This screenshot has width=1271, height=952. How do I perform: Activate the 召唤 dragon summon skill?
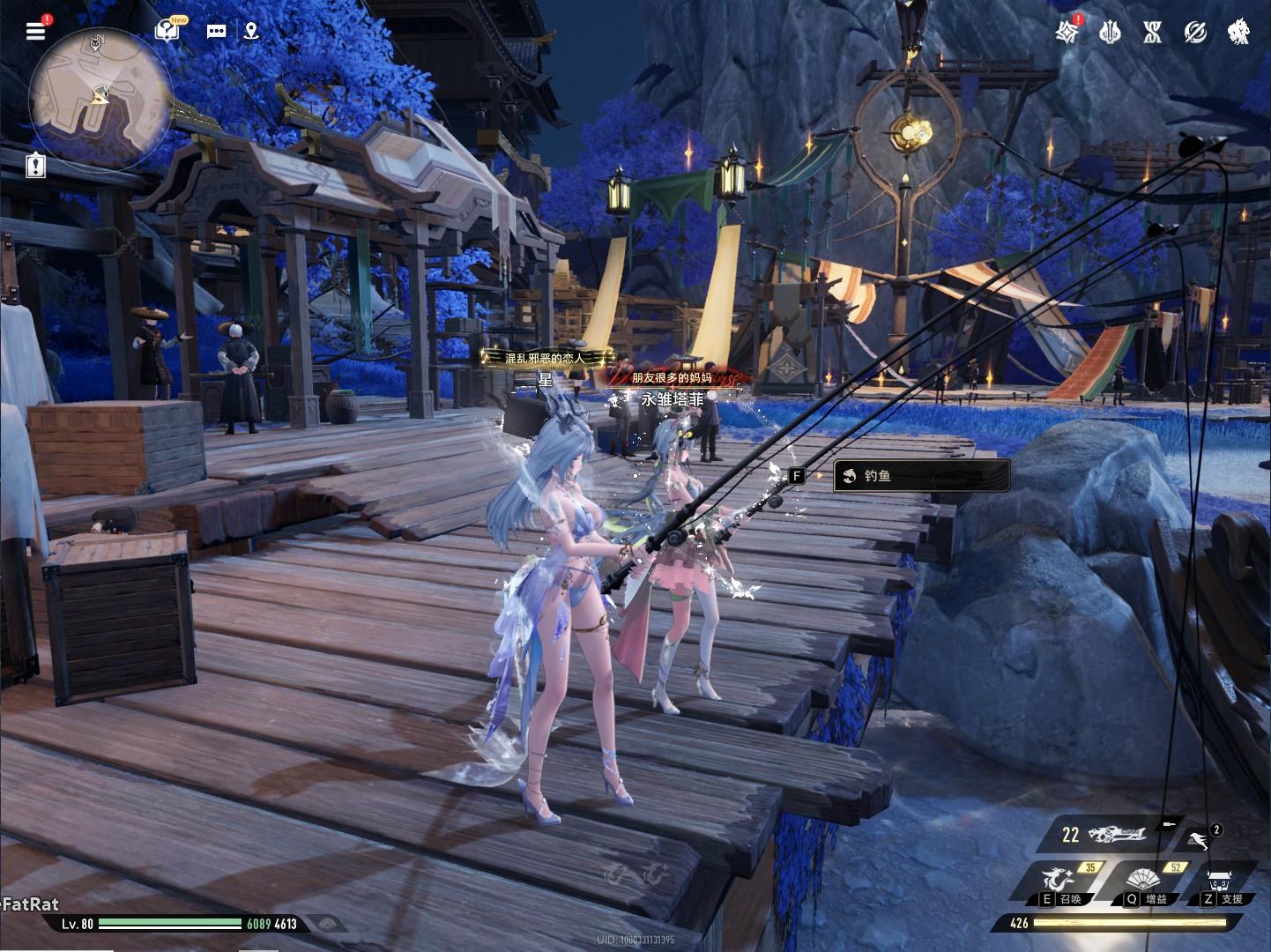point(1062,883)
